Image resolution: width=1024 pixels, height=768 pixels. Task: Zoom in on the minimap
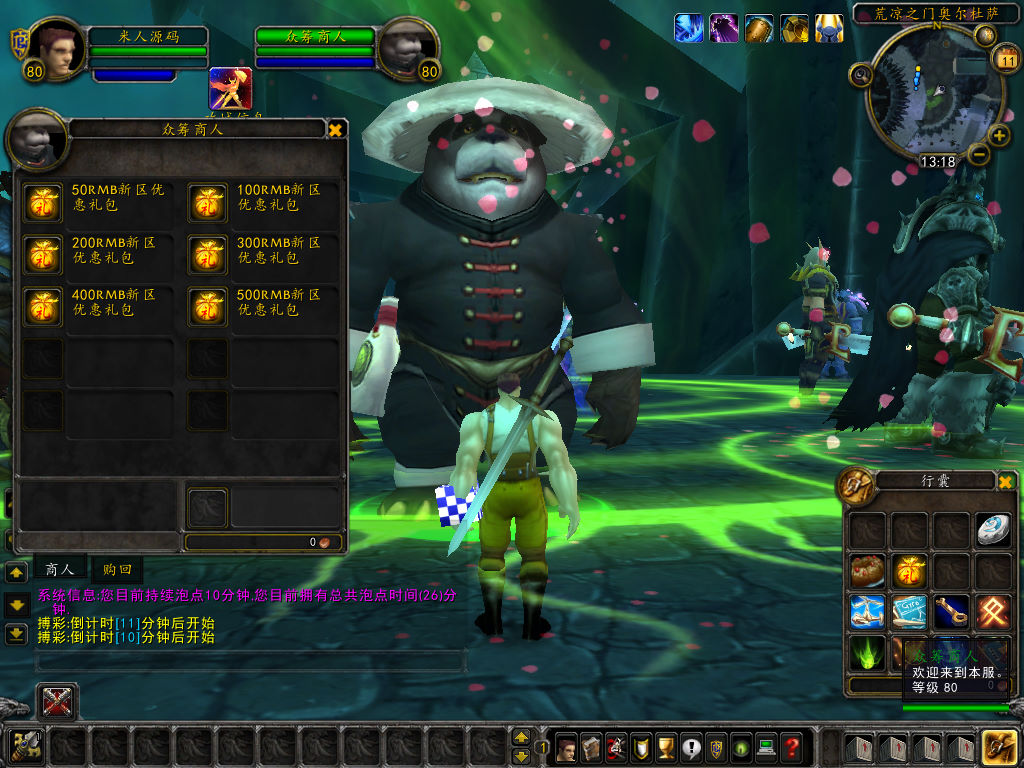[999, 136]
